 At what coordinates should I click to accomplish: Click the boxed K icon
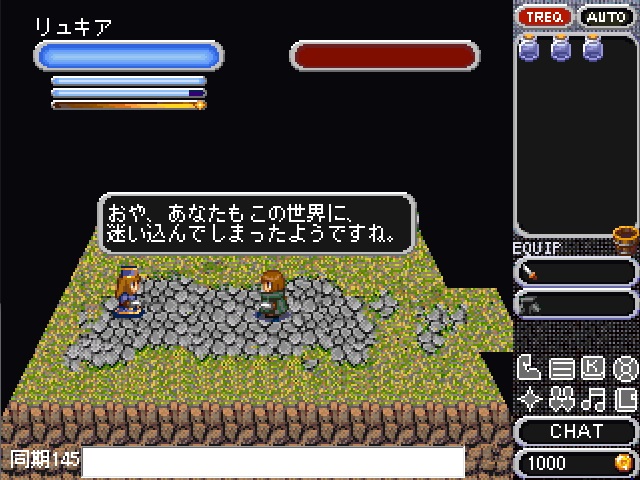pyautogui.click(x=593, y=369)
